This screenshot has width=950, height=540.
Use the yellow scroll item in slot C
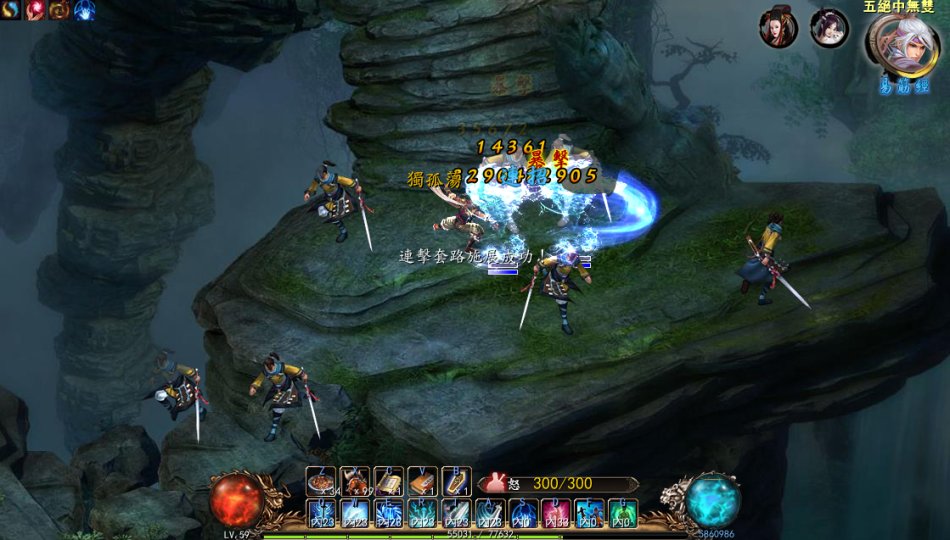[x=389, y=482]
